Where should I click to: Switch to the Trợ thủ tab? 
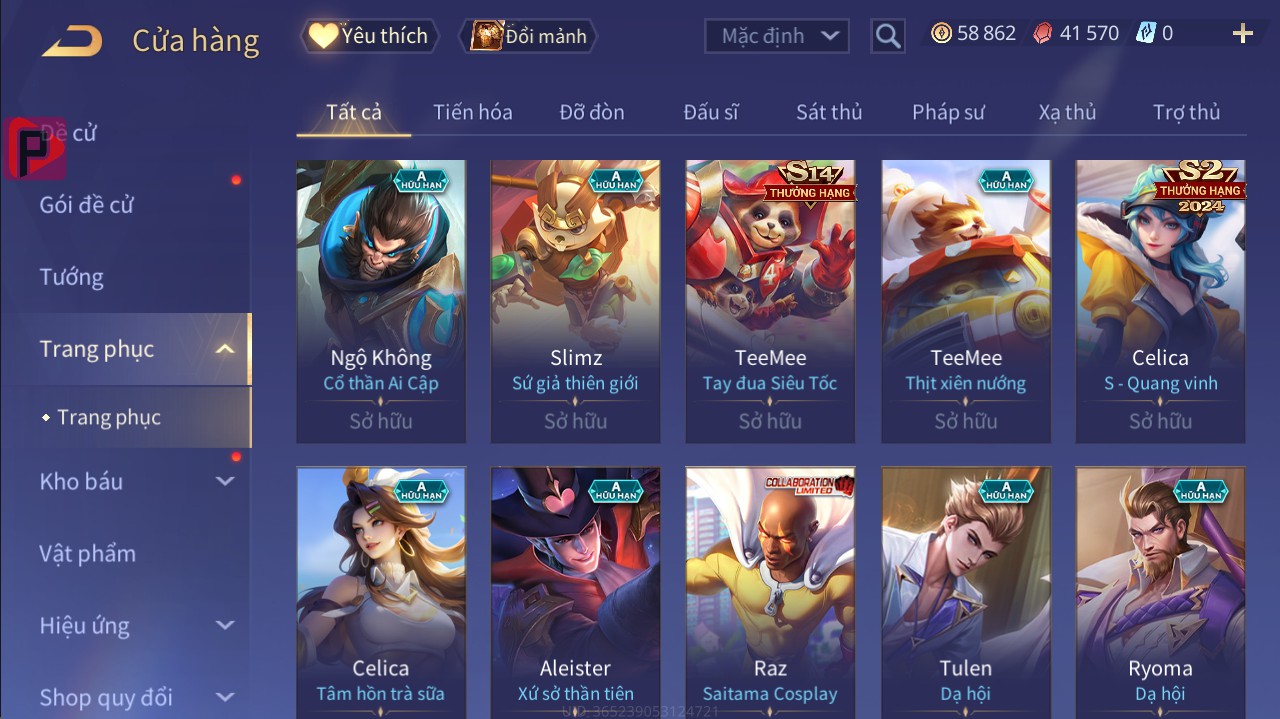(x=1186, y=112)
